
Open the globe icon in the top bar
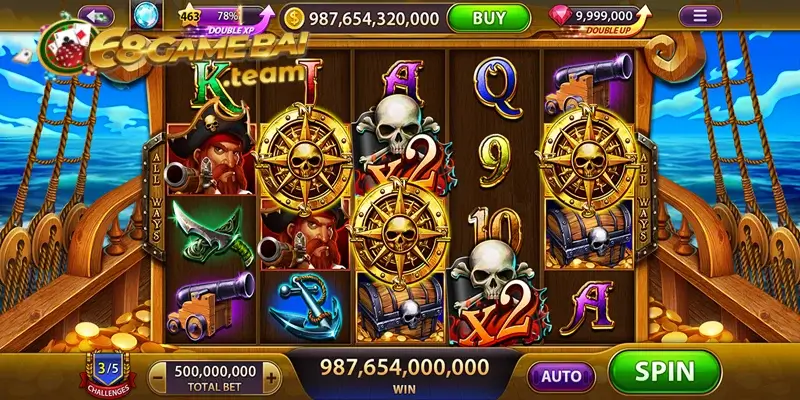pos(146,16)
